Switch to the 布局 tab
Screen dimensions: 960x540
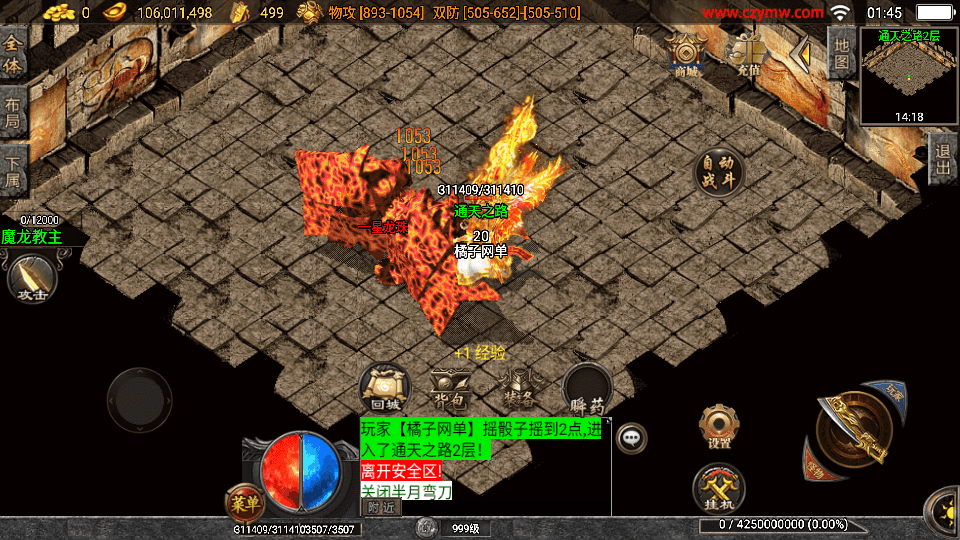point(13,112)
